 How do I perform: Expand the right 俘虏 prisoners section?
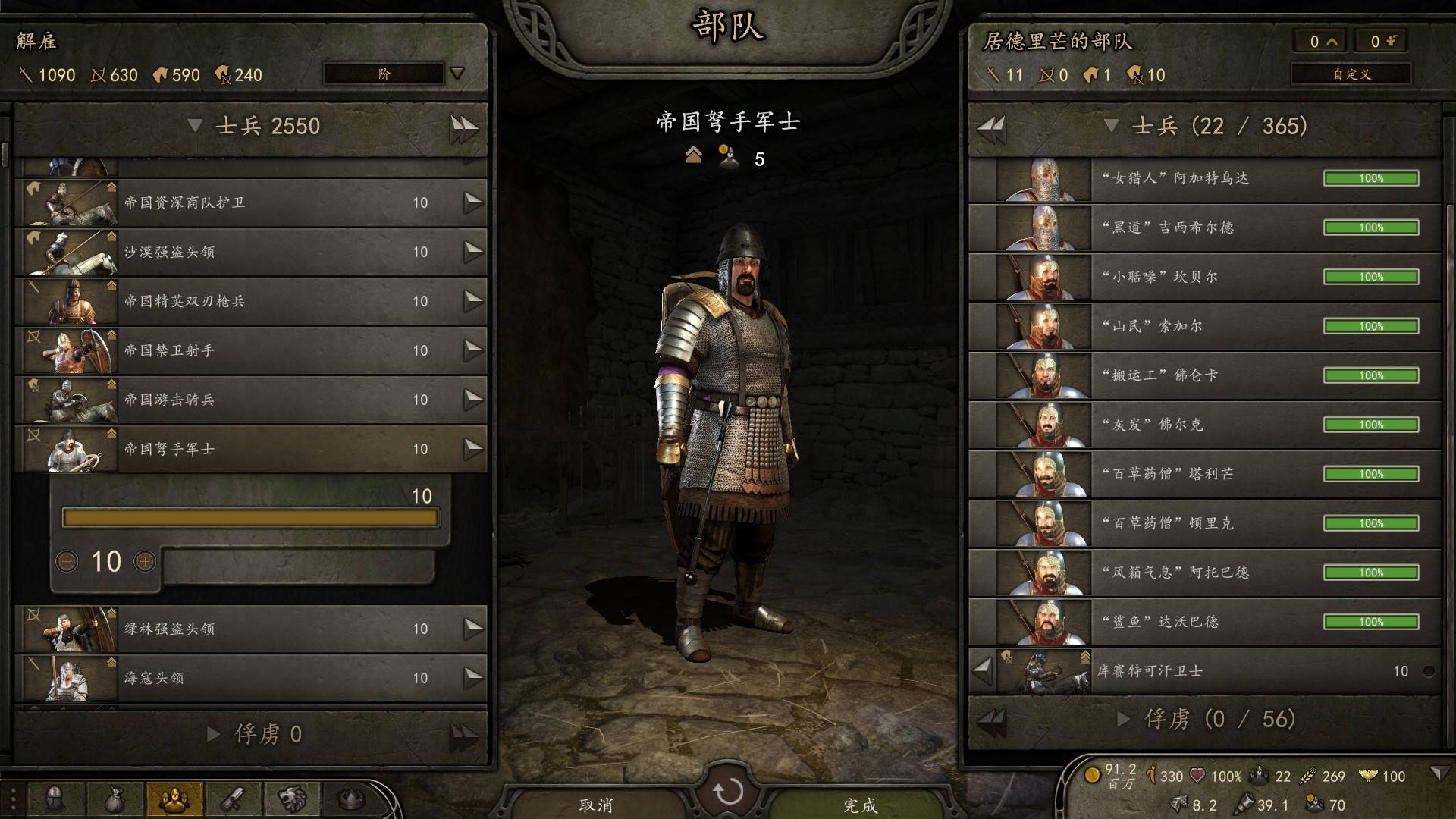pos(1124,719)
